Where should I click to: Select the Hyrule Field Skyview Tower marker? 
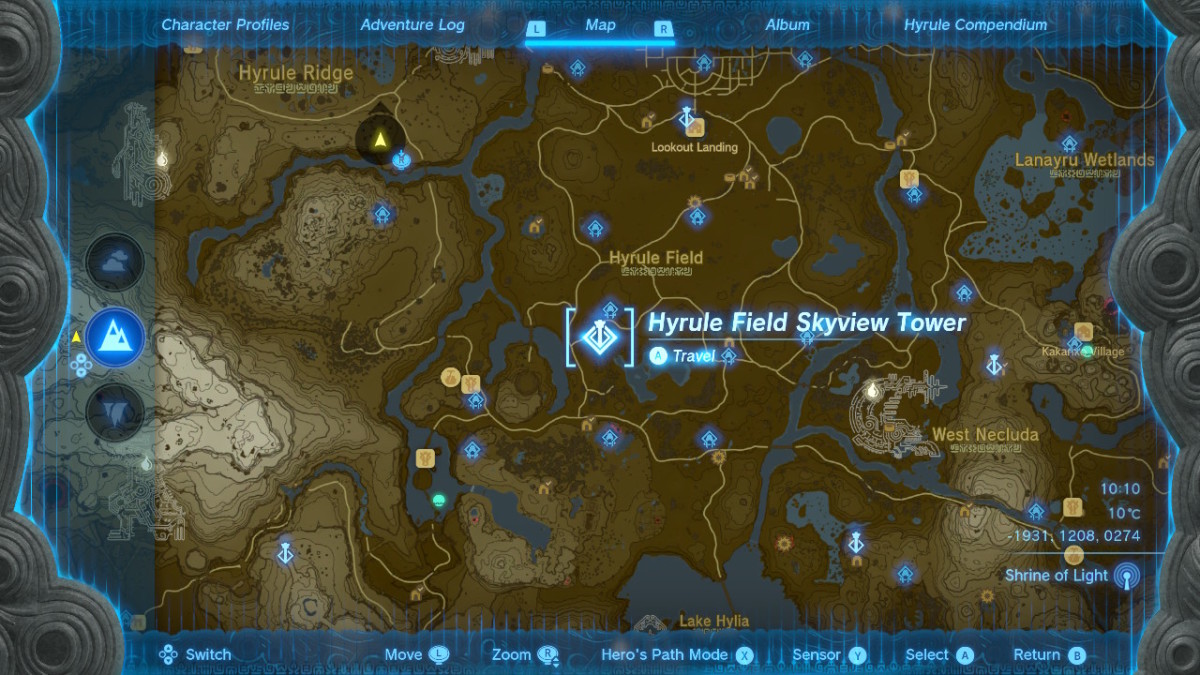click(600, 337)
